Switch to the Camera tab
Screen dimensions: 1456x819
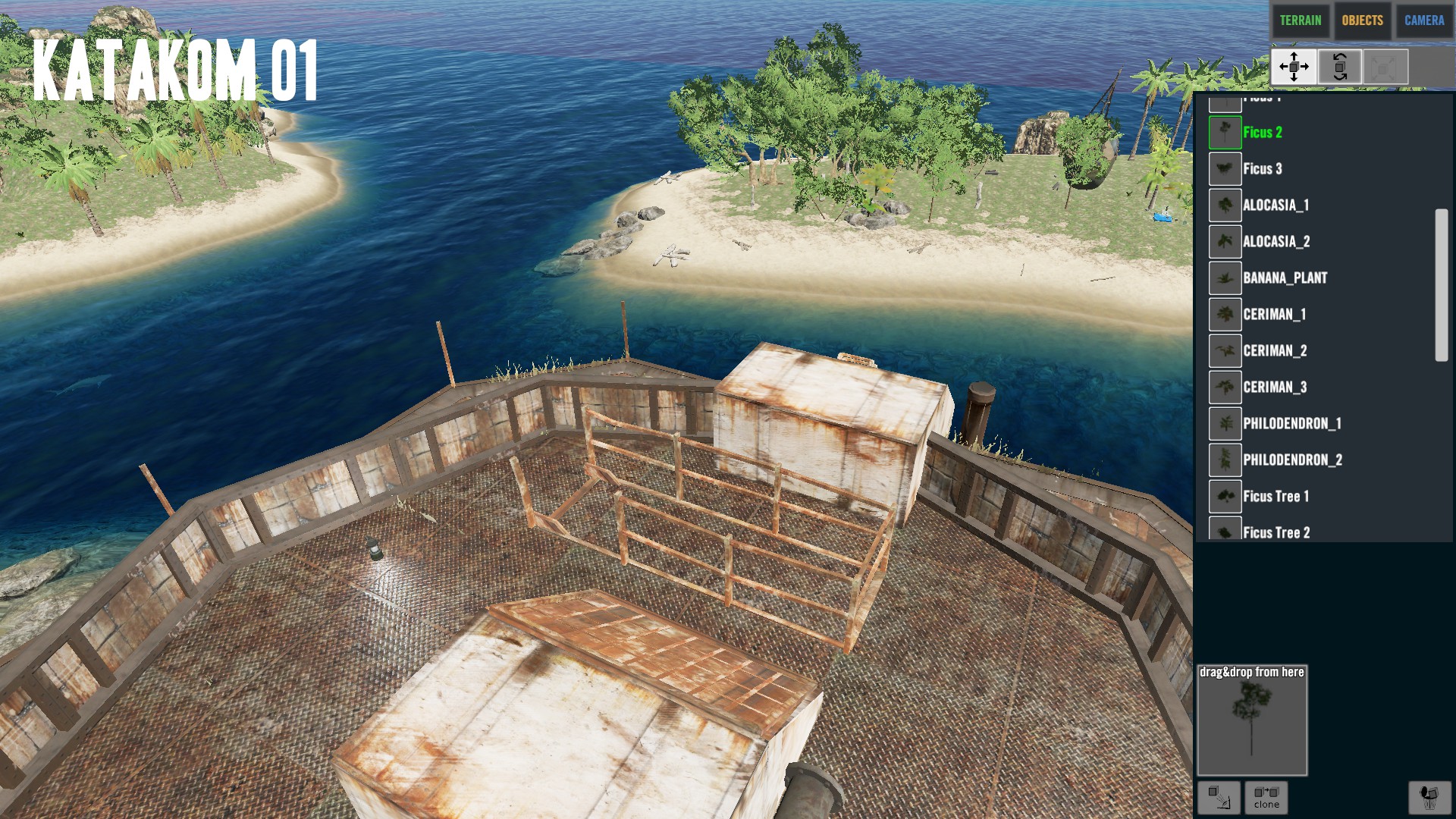coord(1423,20)
